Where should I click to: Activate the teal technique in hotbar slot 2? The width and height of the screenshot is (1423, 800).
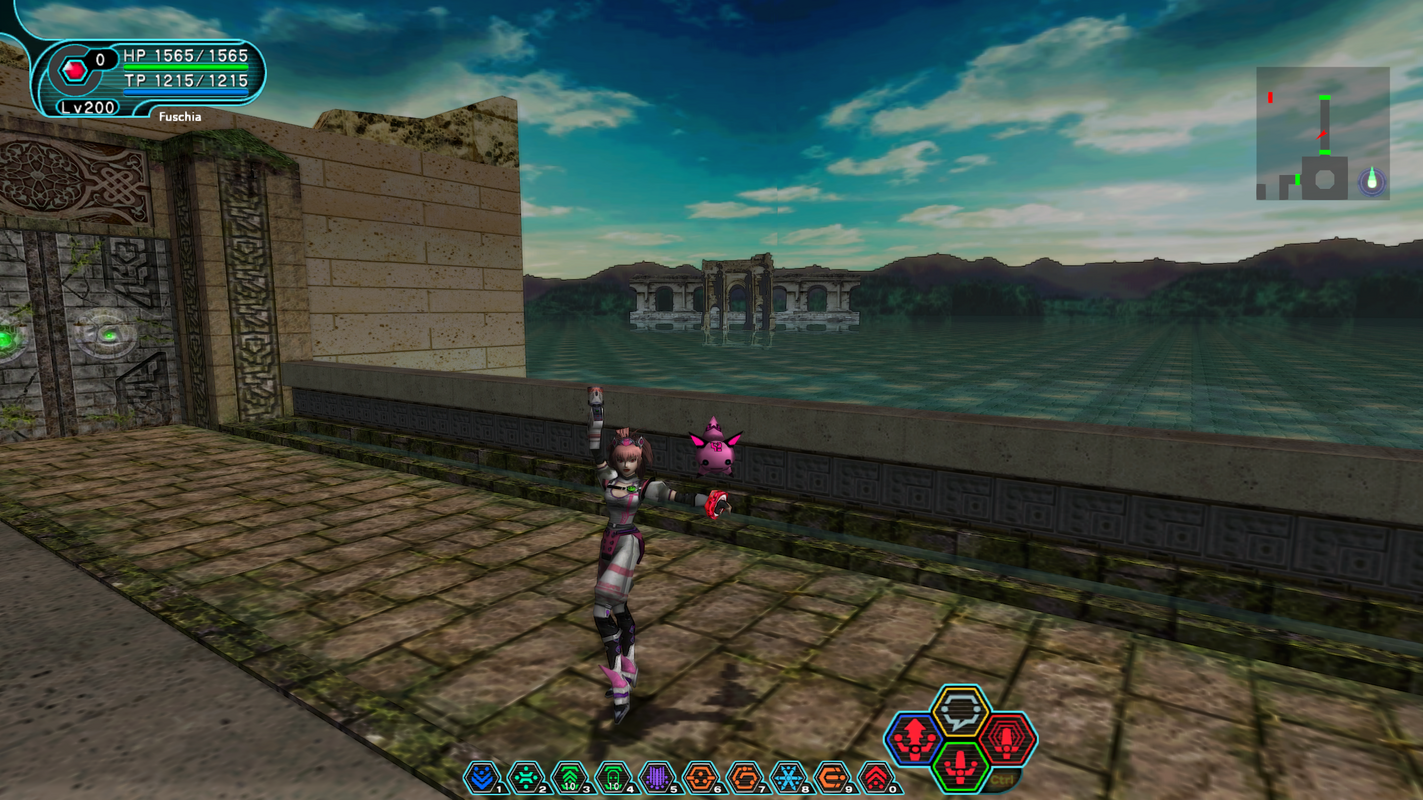click(x=527, y=775)
